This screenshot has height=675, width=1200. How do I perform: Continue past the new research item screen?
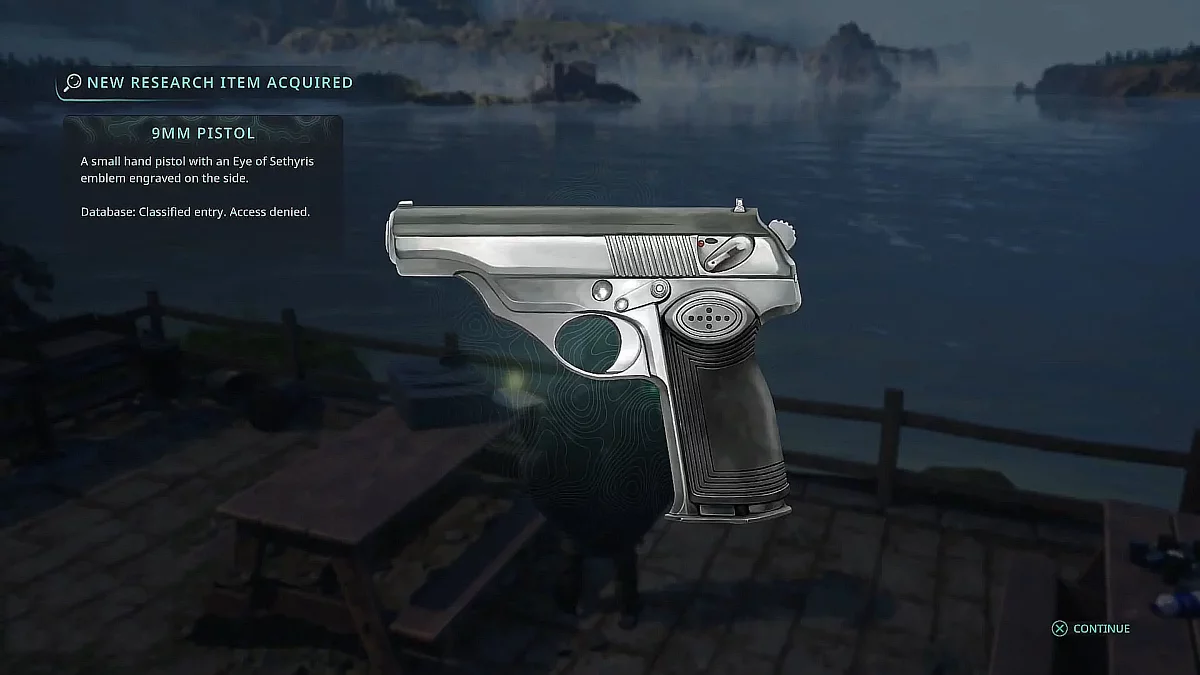(x=1091, y=629)
